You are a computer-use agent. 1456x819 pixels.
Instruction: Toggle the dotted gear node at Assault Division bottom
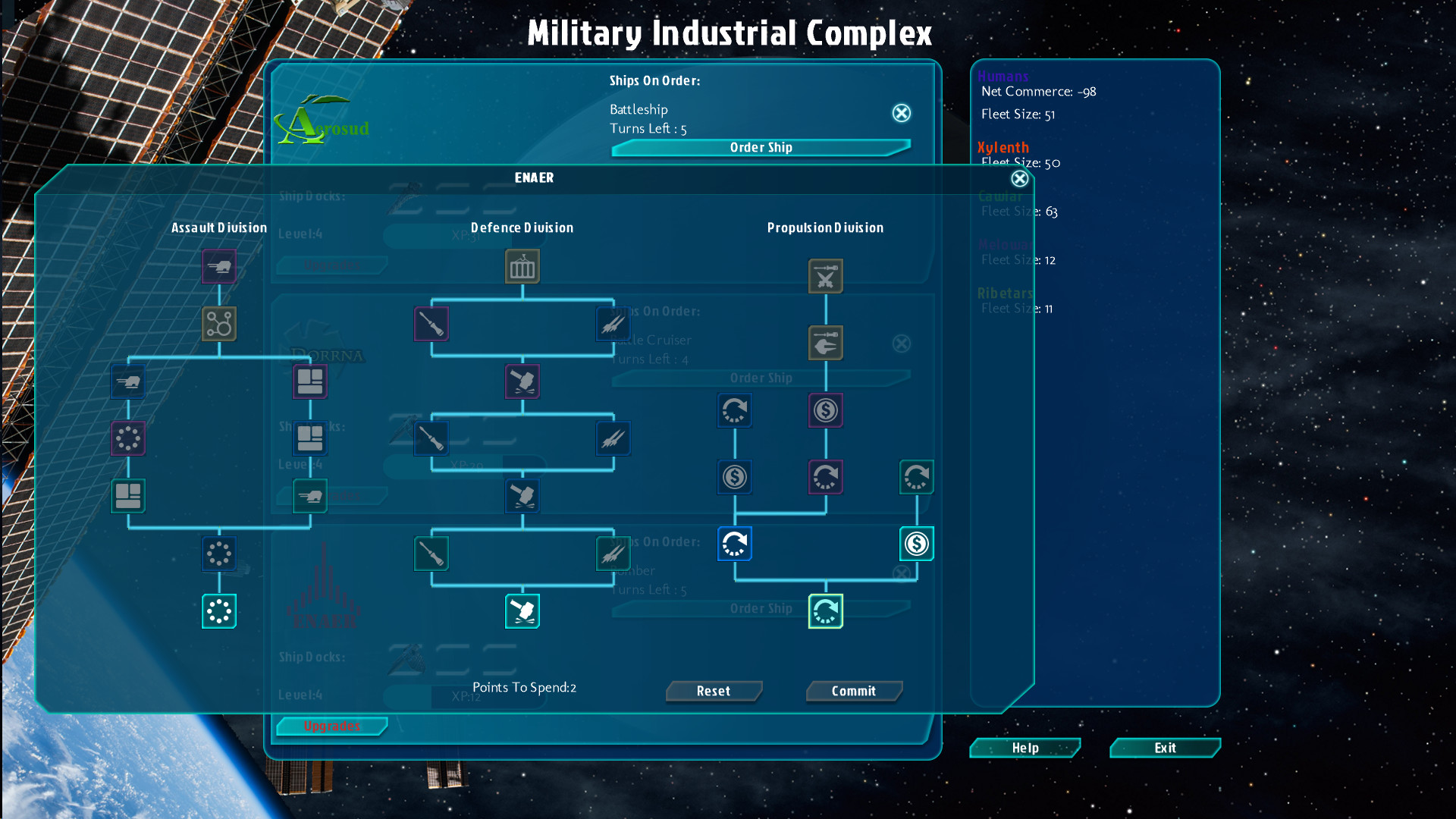point(219,611)
